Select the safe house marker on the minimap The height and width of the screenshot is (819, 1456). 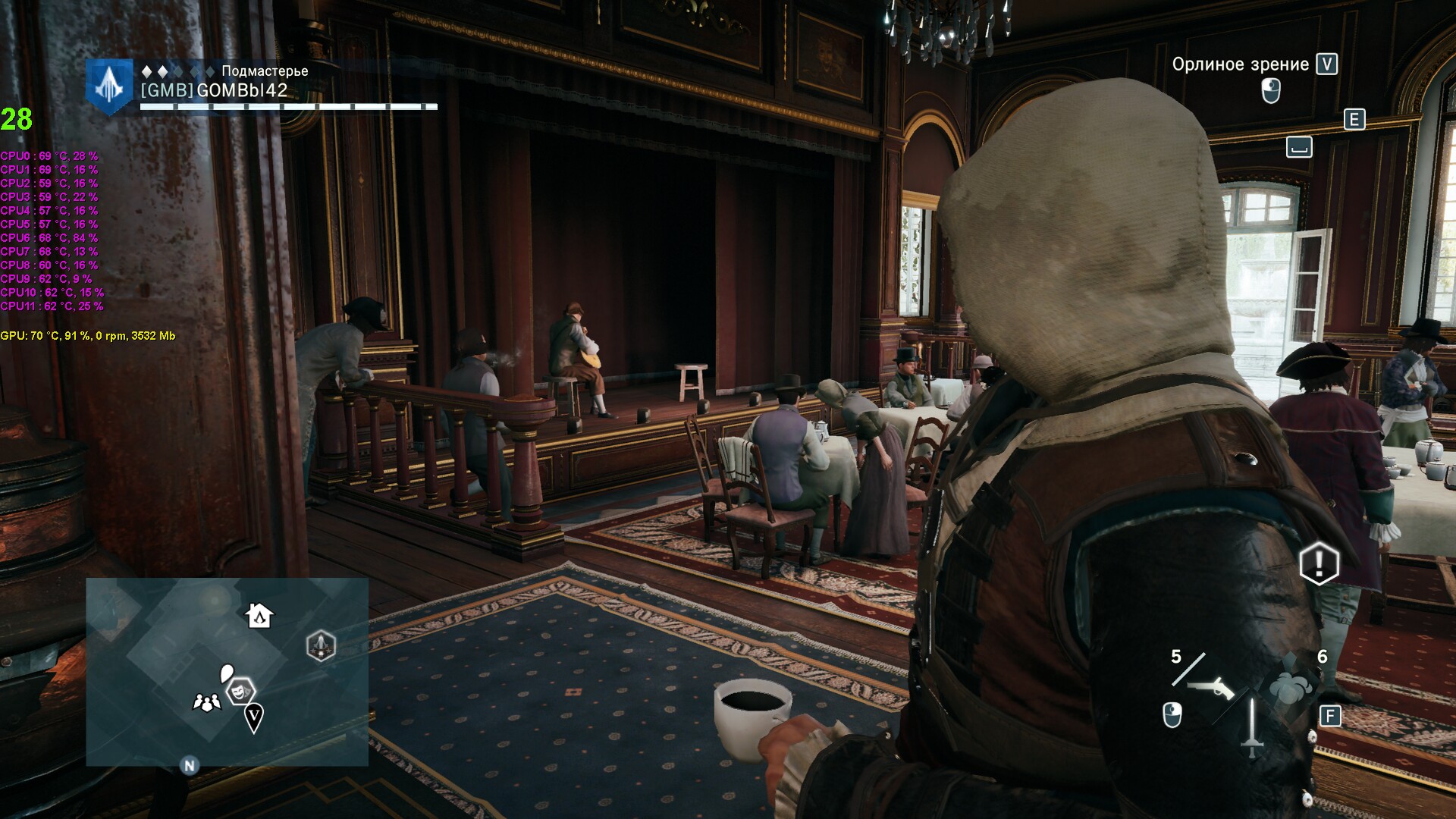pyautogui.click(x=259, y=614)
